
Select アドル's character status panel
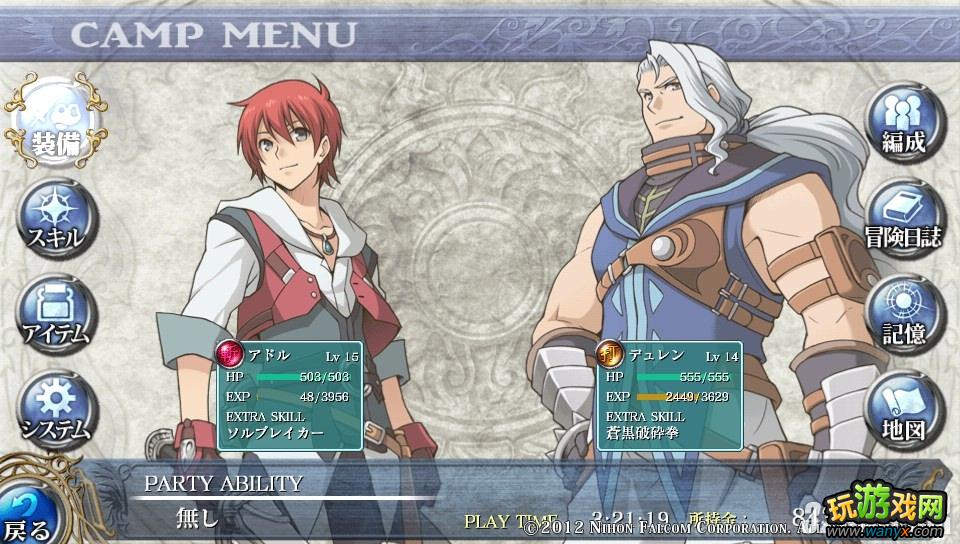288,395
